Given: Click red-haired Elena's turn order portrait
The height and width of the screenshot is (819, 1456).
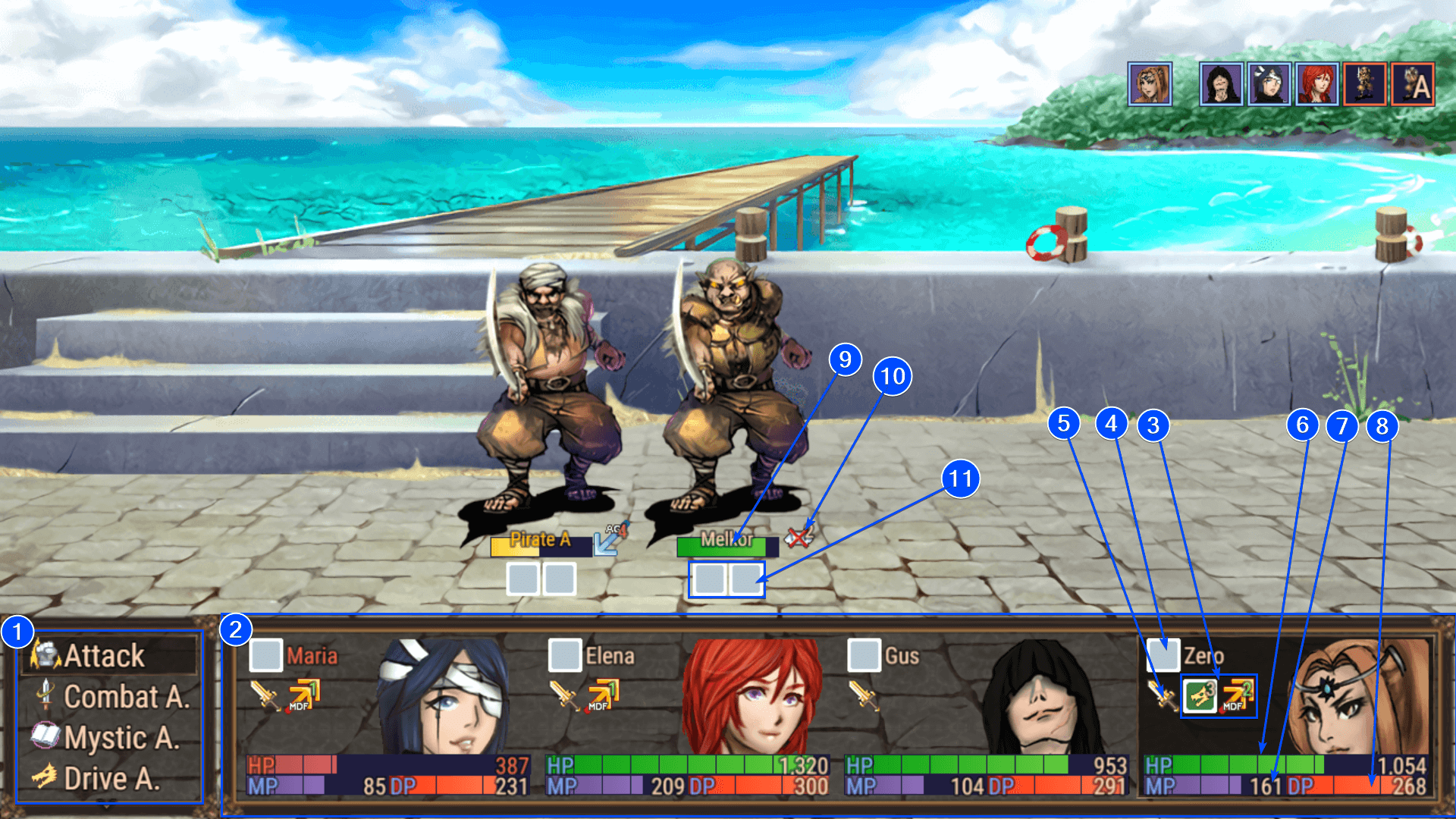Looking at the screenshot, I should click(x=1317, y=84).
